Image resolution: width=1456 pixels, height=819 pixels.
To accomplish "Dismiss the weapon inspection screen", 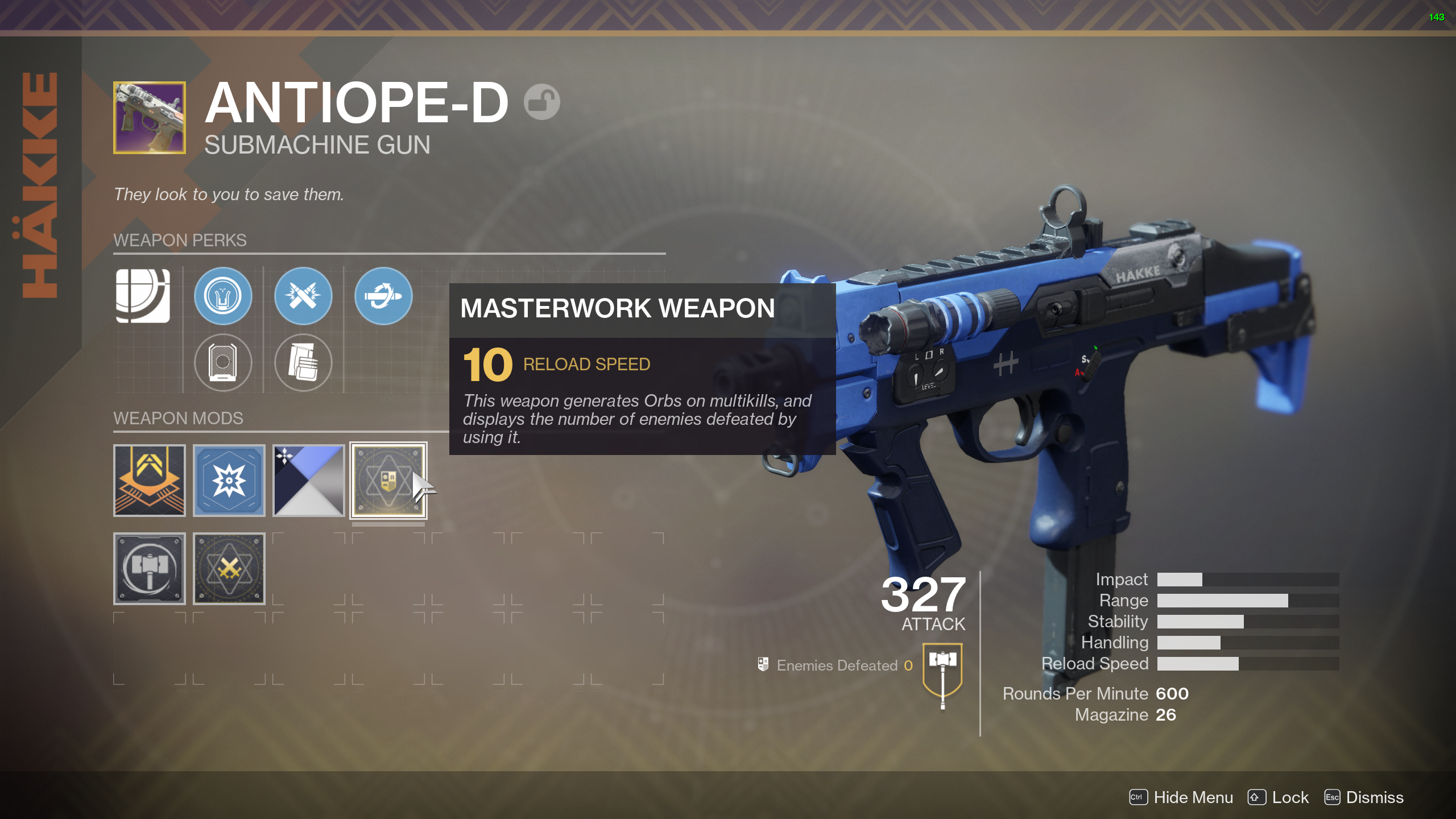I will (x=1364, y=797).
